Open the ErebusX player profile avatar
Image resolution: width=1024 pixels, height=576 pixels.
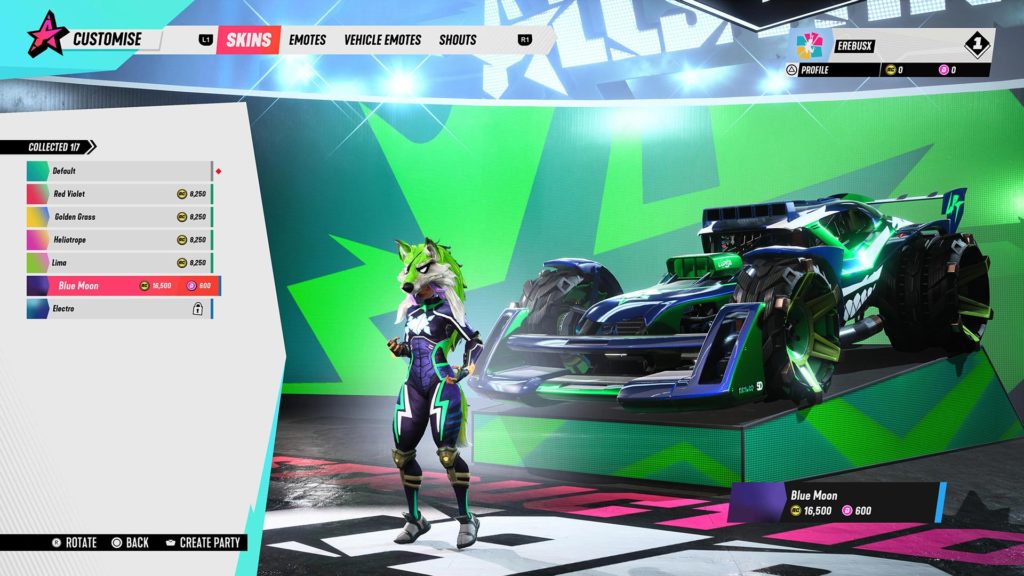(x=807, y=45)
